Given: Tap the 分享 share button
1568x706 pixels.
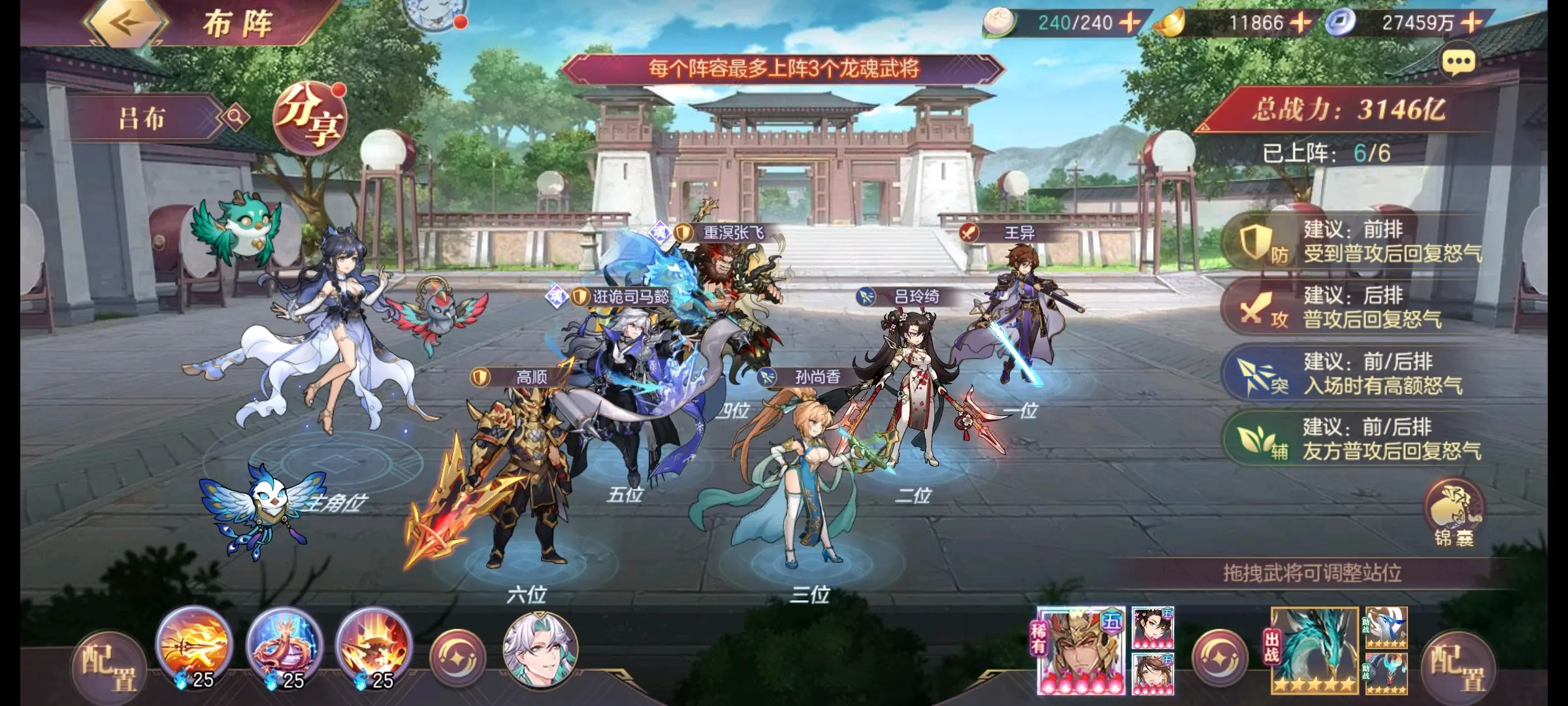Looking at the screenshot, I should pos(308,119).
